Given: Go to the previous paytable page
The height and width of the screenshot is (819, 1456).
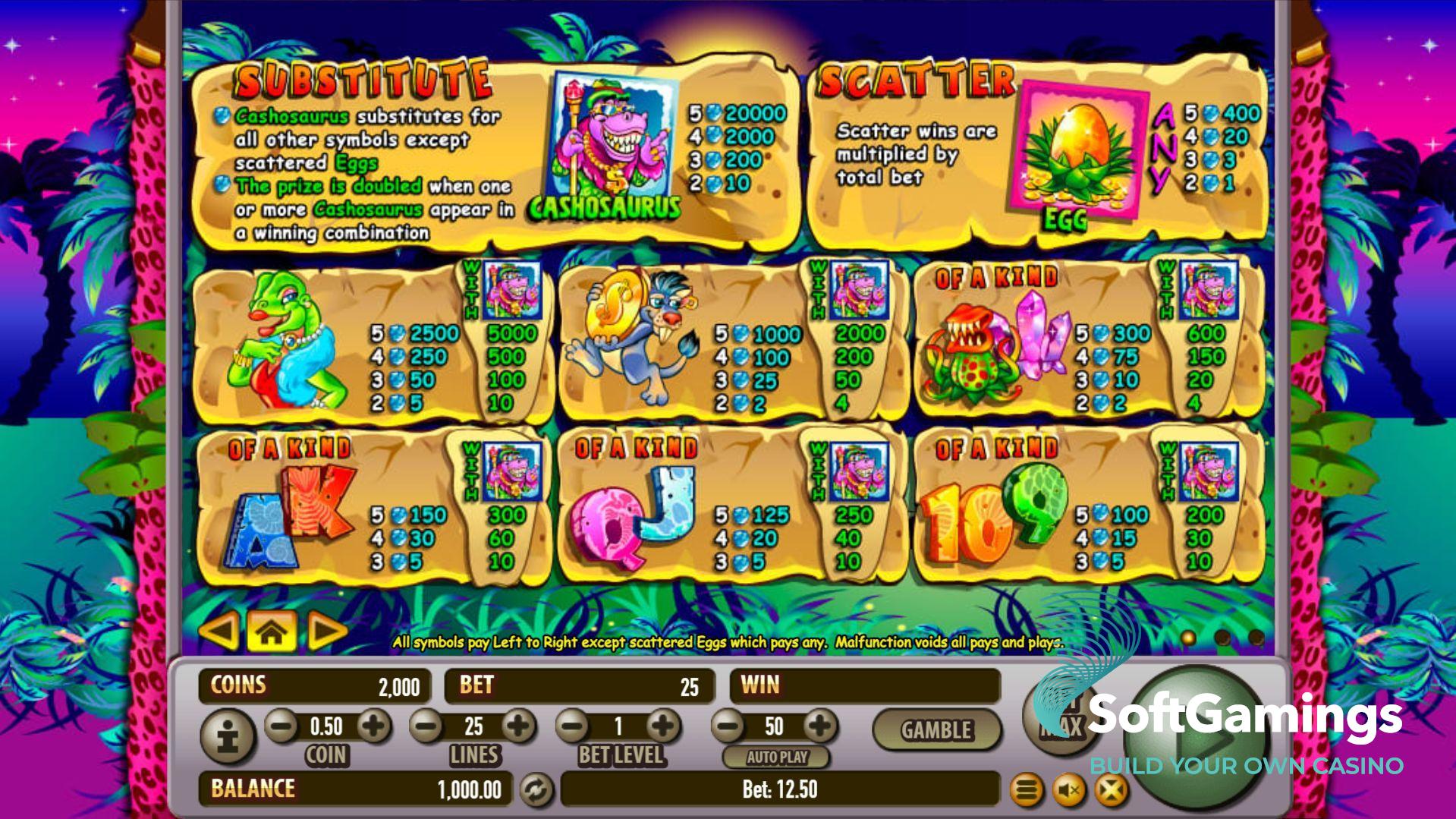Looking at the screenshot, I should pos(219,631).
